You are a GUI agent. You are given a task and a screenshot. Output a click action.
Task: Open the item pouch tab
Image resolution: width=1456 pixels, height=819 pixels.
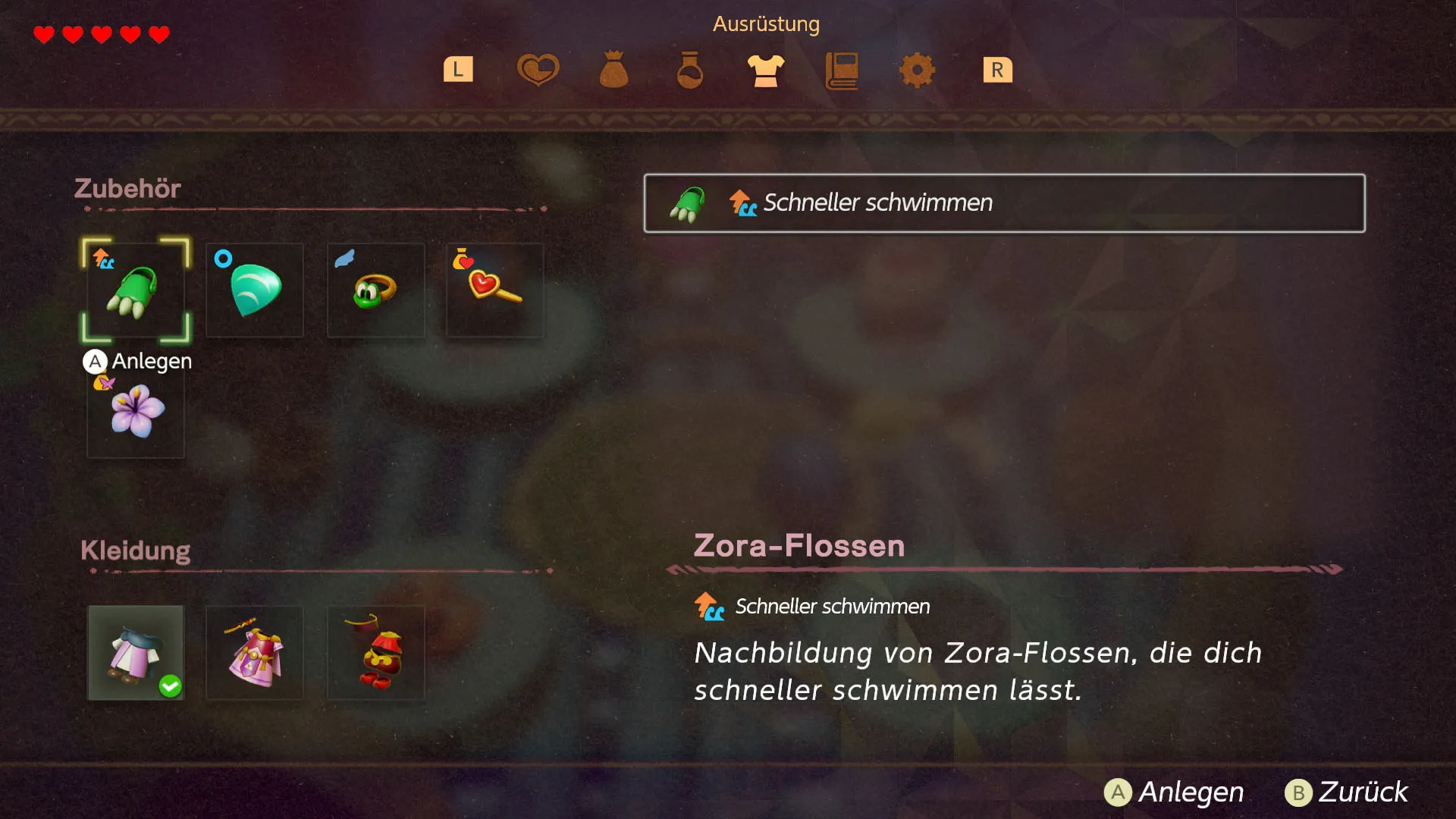pyautogui.click(x=613, y=70)
